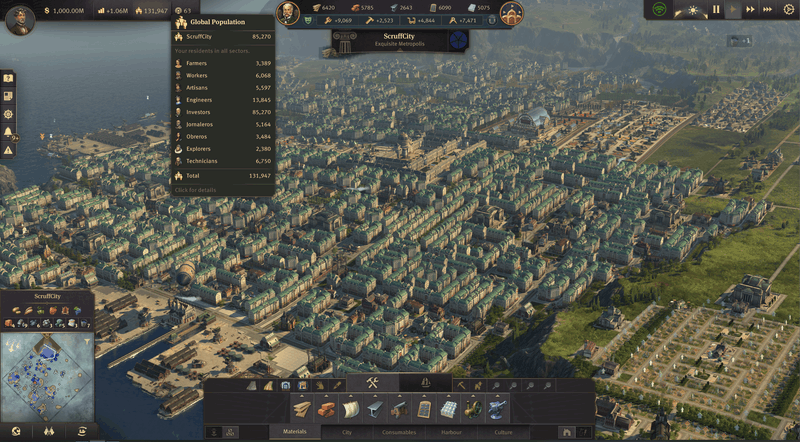Image resolution: width=800 pixels, height=442 pixels.
Task: Toggle the day-night sun control
Action: click(x=694, y=9)
